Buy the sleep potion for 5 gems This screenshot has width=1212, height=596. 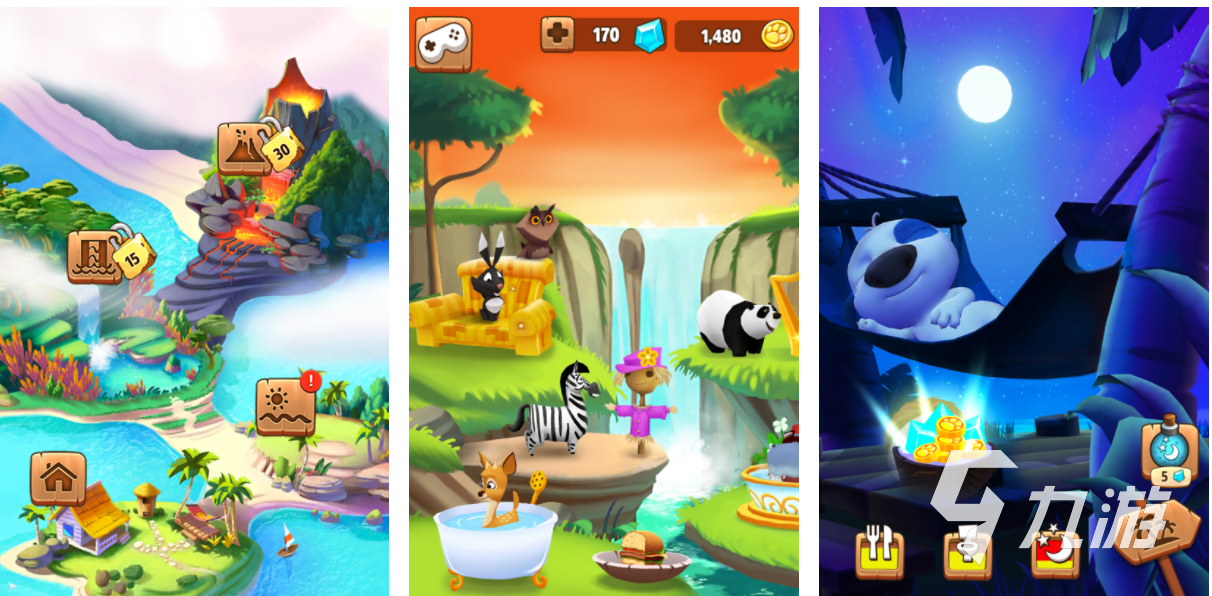[1166, 455]
